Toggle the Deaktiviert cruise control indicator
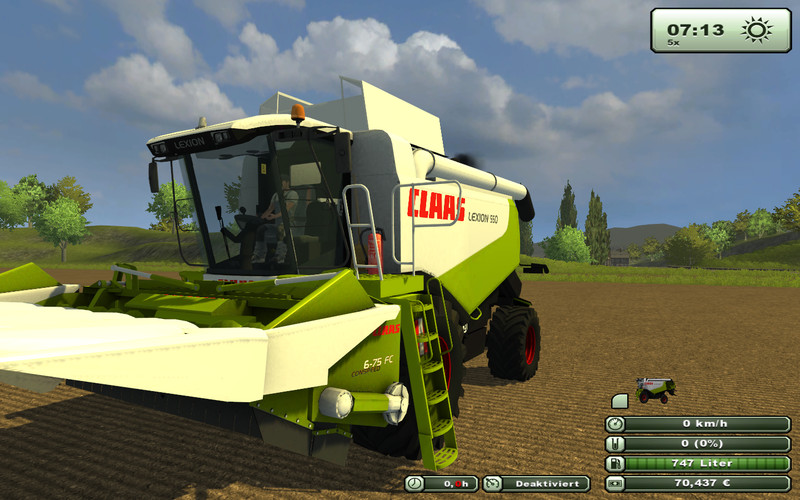This screenshot has width=800, height=500. click(535, 484)
